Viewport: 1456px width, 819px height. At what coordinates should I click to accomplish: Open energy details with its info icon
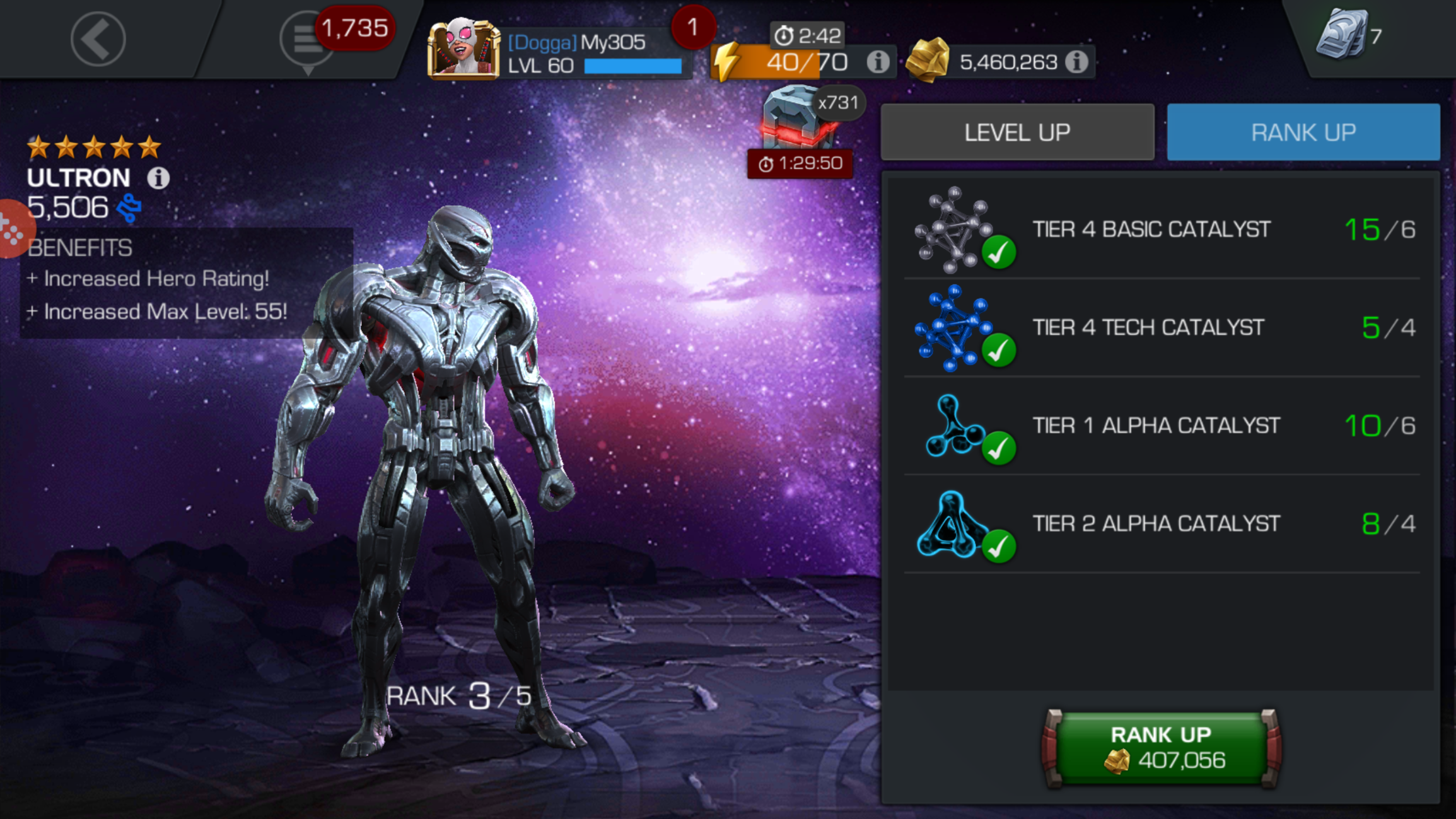[878, 61]
